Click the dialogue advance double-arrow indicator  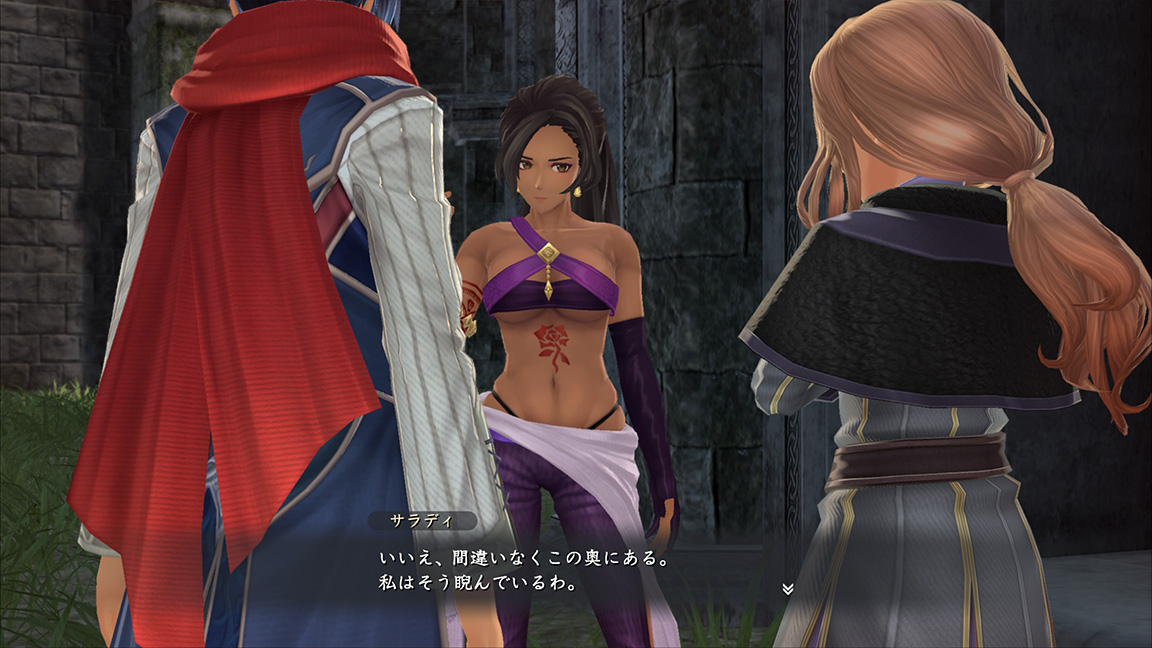tap(787, 589)
